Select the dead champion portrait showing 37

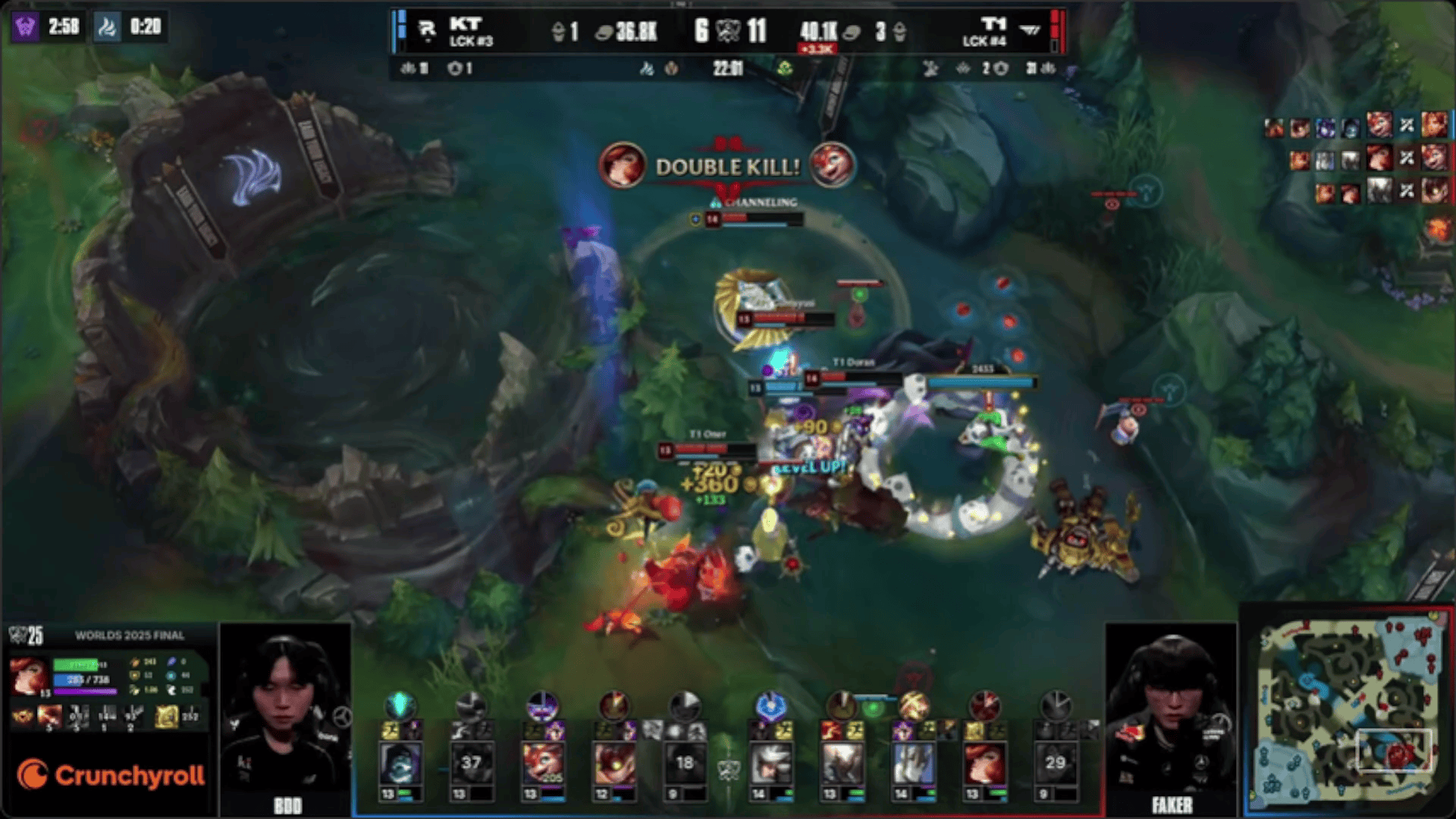471,764
